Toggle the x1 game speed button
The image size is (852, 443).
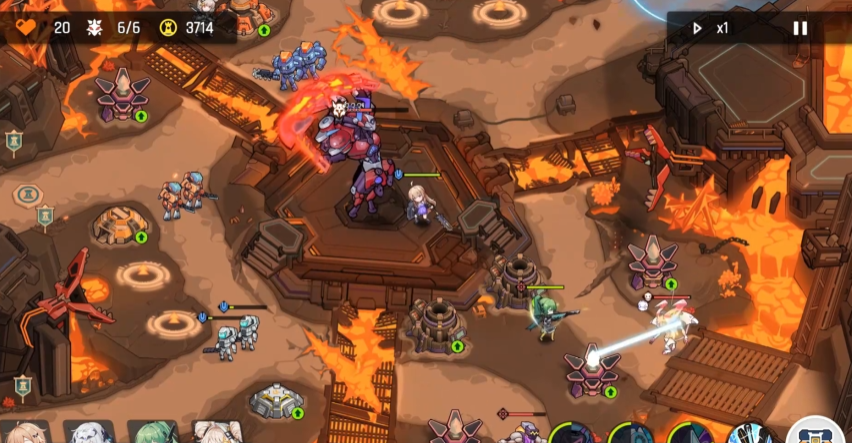click(x=711, y=28)
